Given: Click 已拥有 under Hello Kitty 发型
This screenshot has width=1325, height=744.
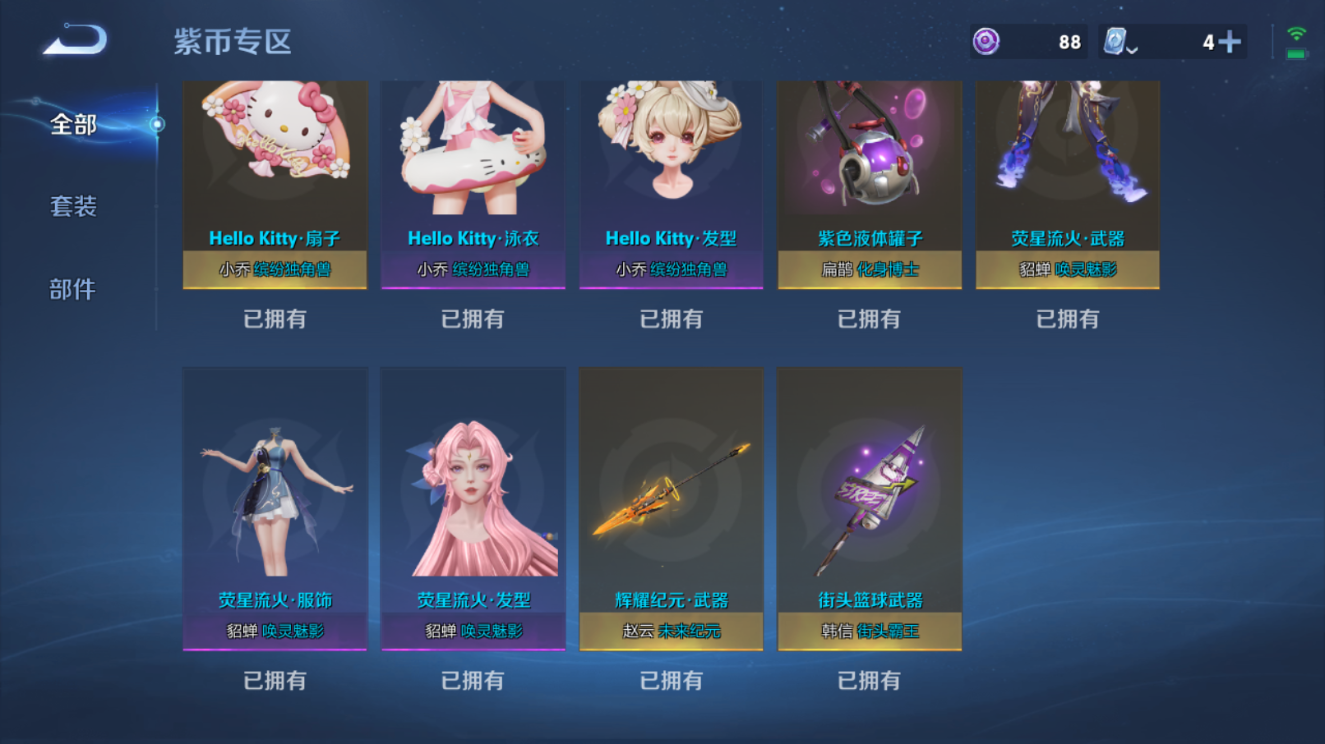Looking at the screenshot, I should [670, 318].
